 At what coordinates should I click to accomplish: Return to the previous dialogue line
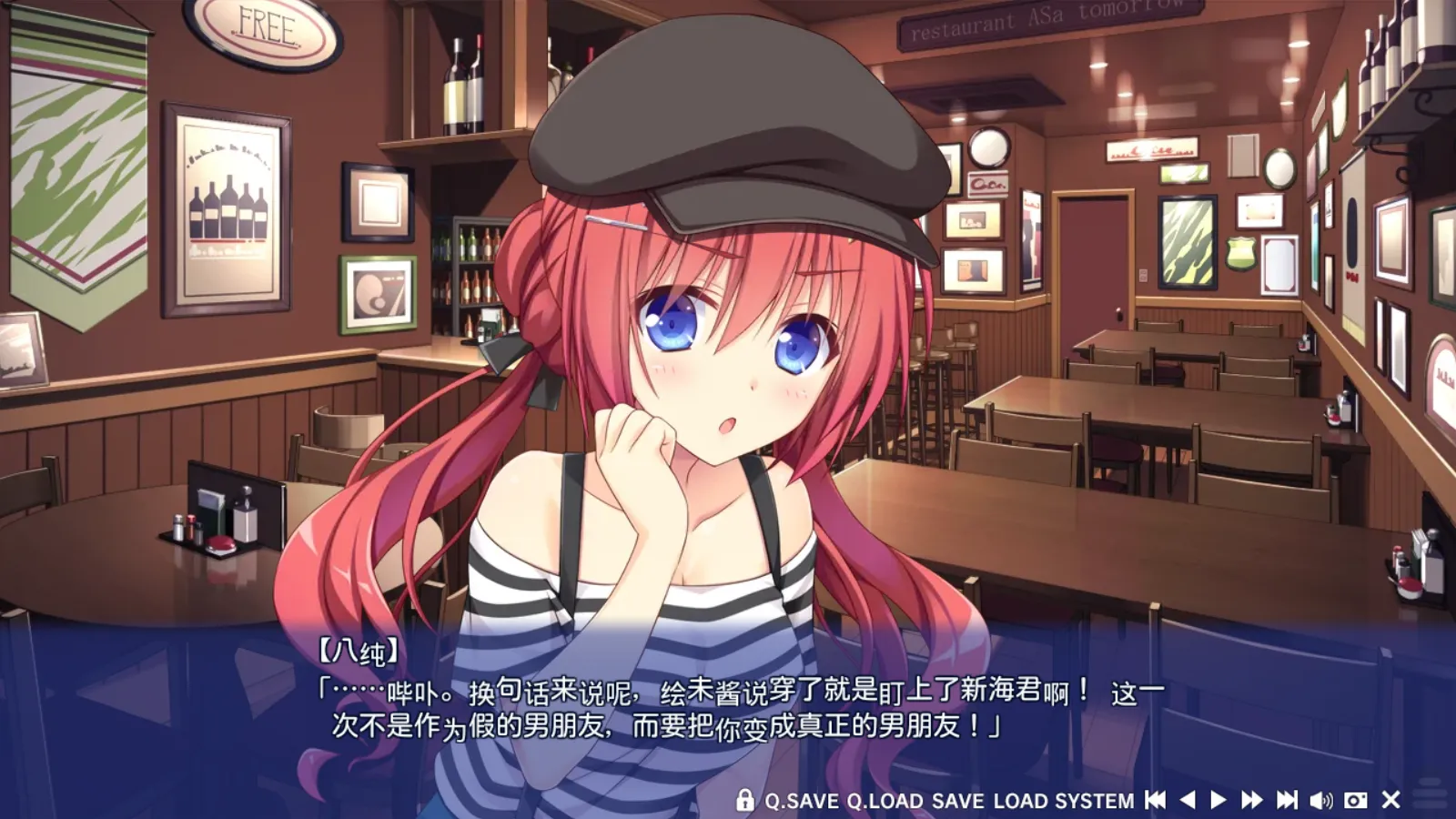click(x=1188, y=801)
